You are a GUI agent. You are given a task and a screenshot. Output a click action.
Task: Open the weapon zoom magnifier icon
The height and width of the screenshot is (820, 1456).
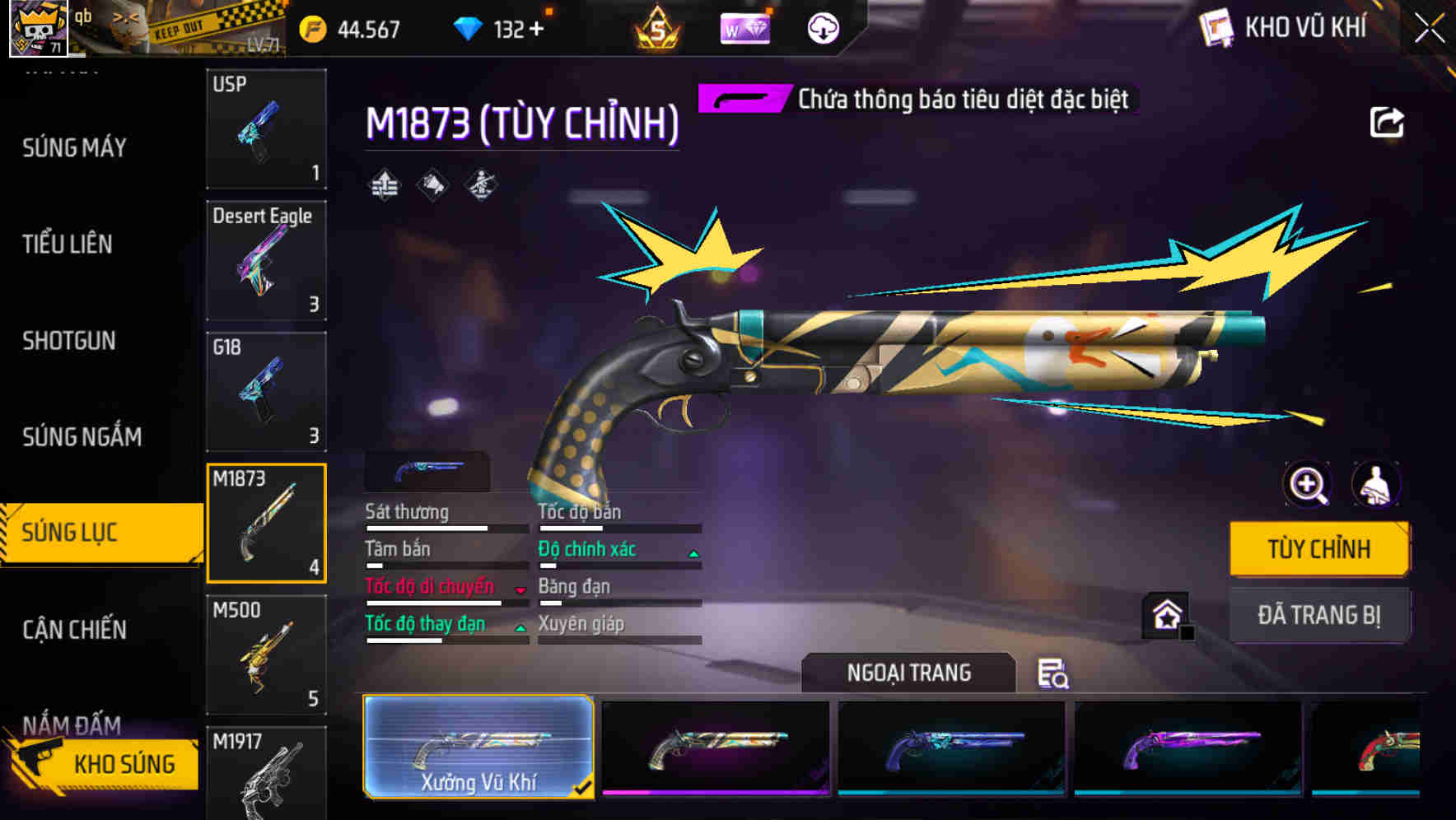1306,484
